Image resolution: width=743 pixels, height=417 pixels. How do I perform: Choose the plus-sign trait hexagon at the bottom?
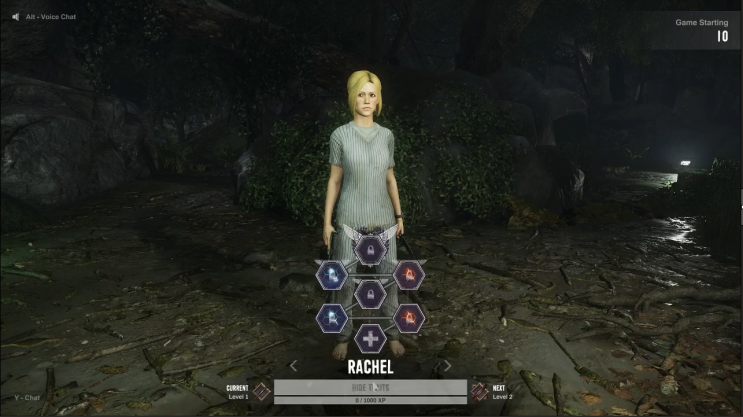click(370, 339)
